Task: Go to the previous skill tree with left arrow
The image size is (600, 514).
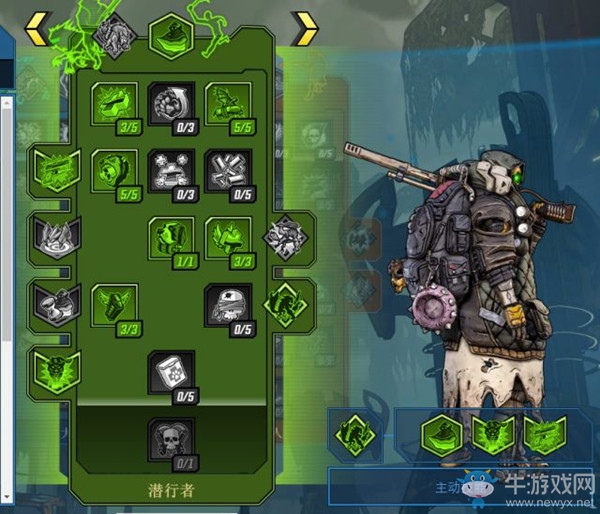Action: pyautogui.click(x=36, y=29)
